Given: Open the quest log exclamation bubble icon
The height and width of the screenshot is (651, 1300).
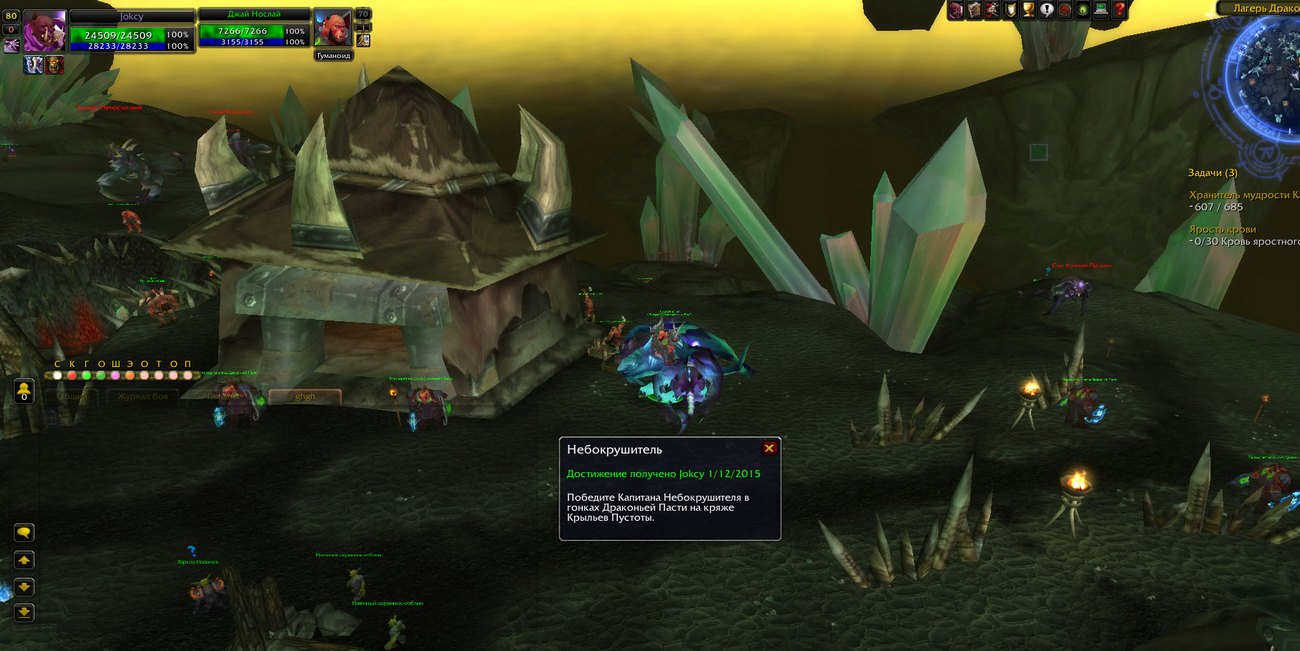Looking at the screenshot, I should pyautogui.click(x=1046, y=10).
